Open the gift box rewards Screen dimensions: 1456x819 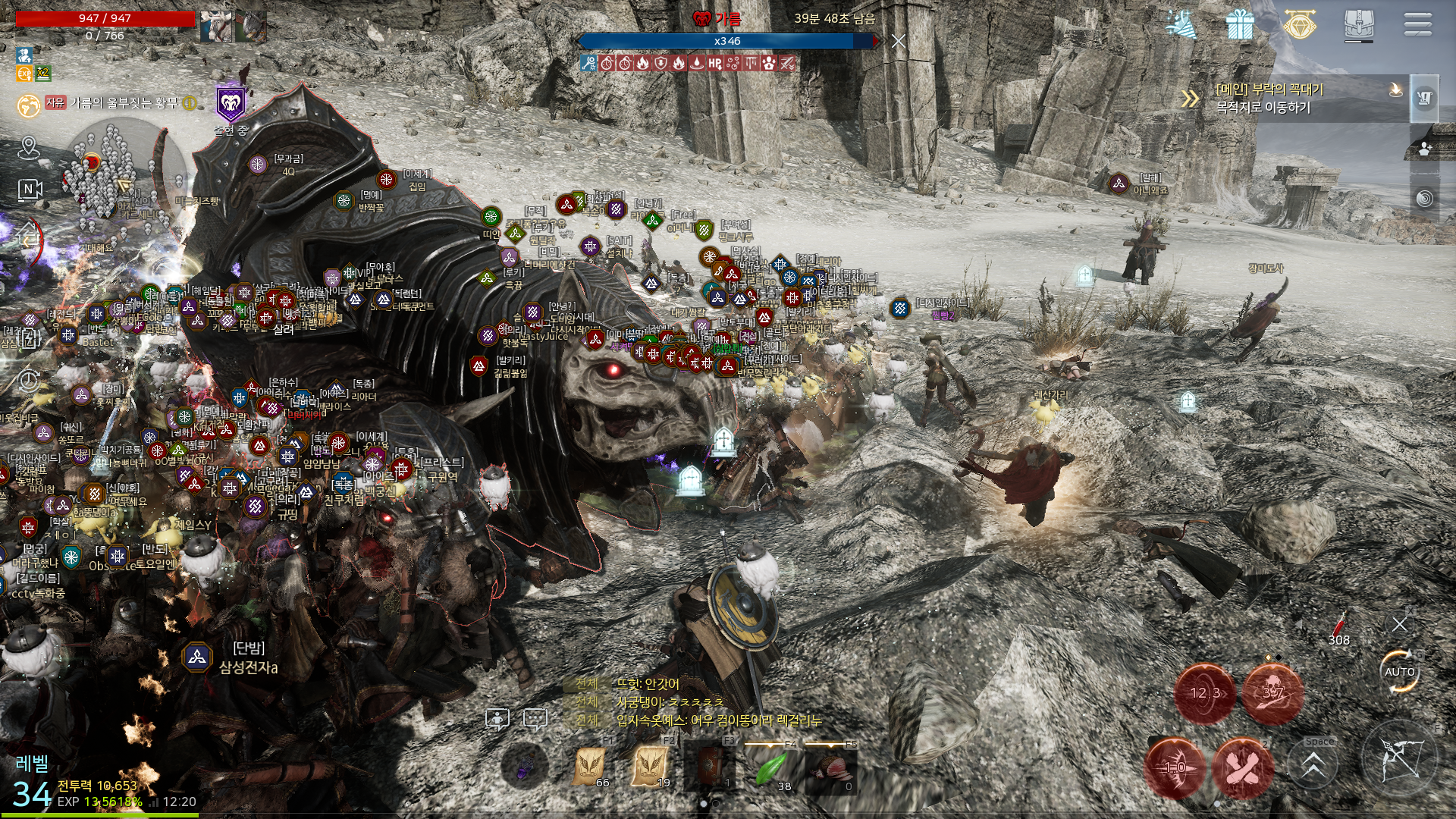tap(1240, 25)
